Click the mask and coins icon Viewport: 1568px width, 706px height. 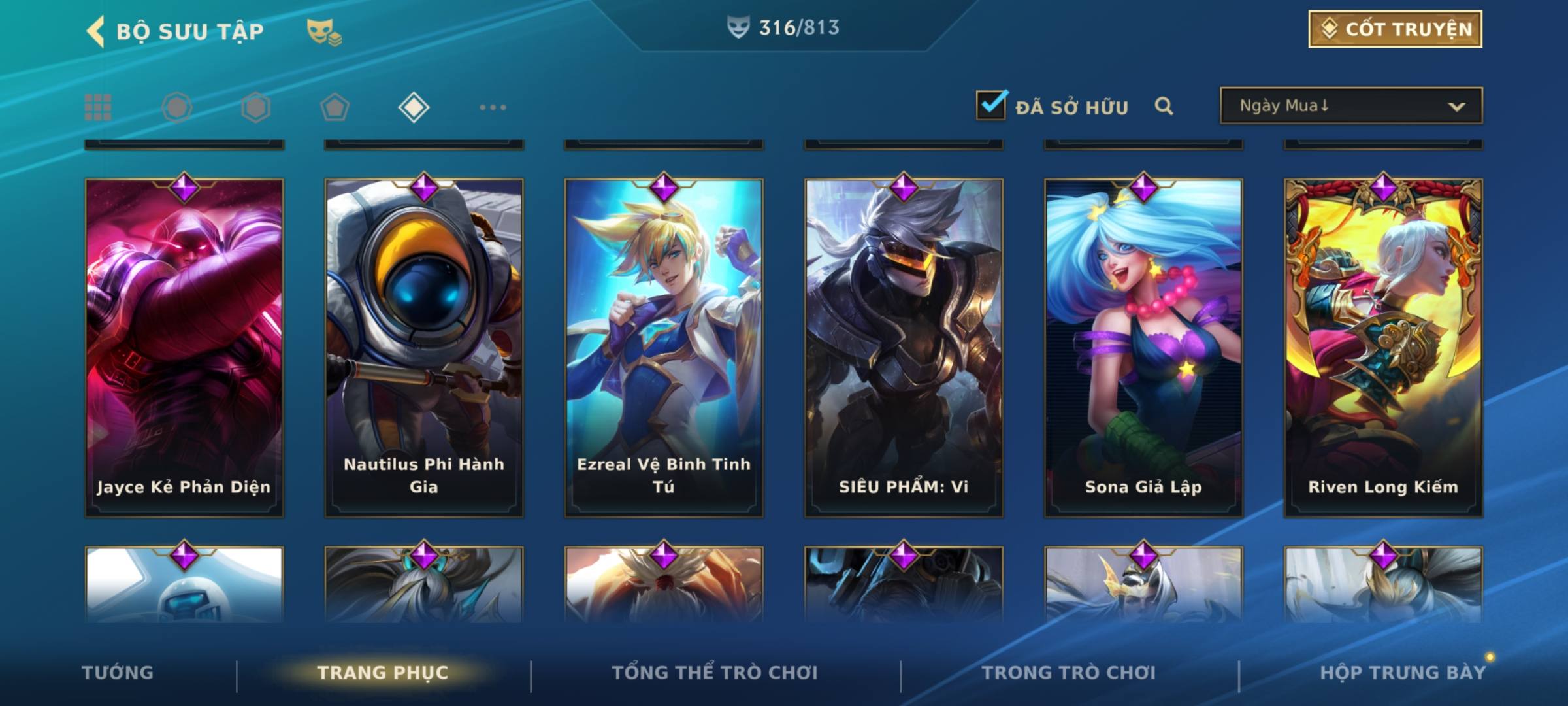(324, 32)
